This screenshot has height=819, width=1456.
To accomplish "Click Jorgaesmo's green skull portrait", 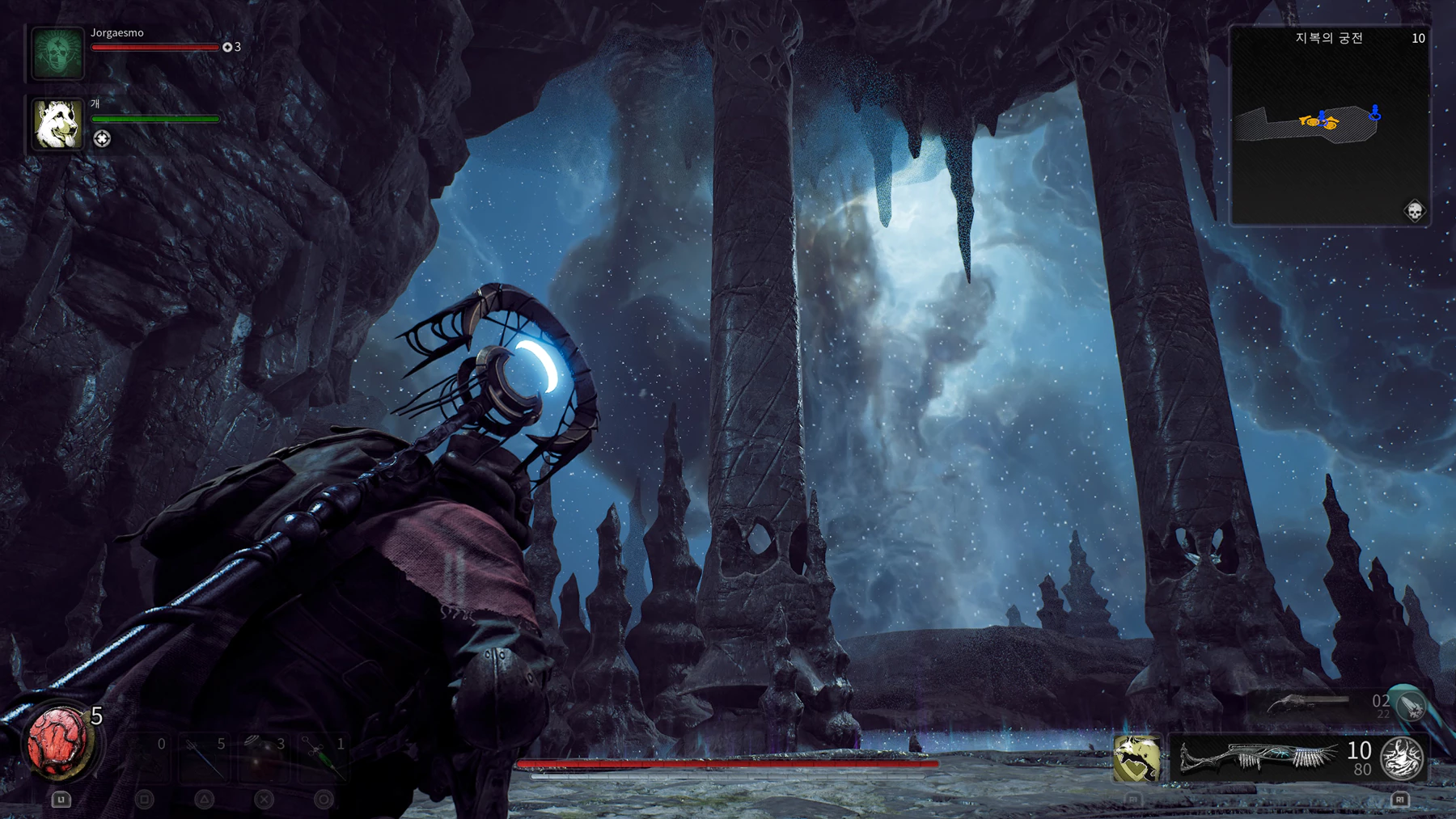I will [57, 53].
